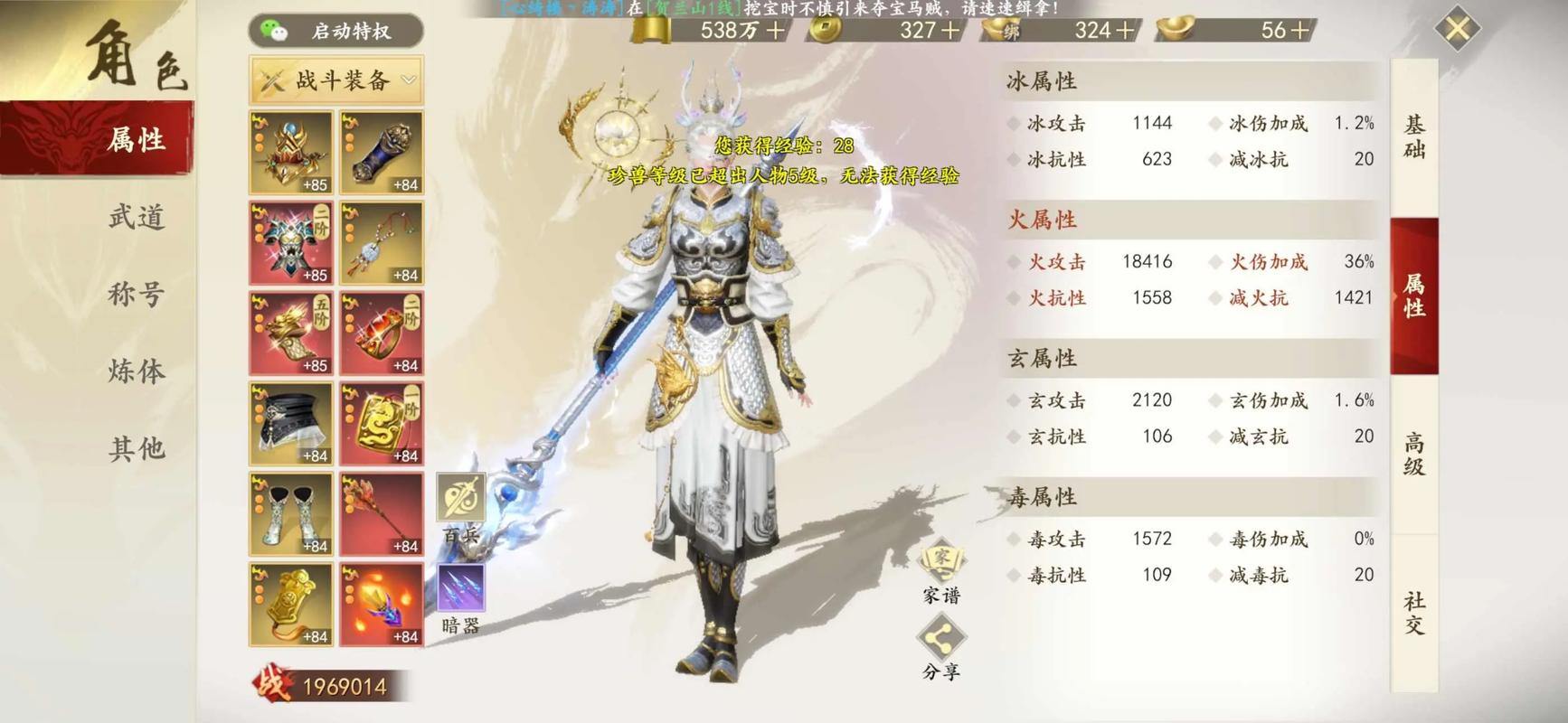The width and height of the screenshot is (1568, 723).
Task: Open the 称号 title menu entry
Action: pos(136,294)
